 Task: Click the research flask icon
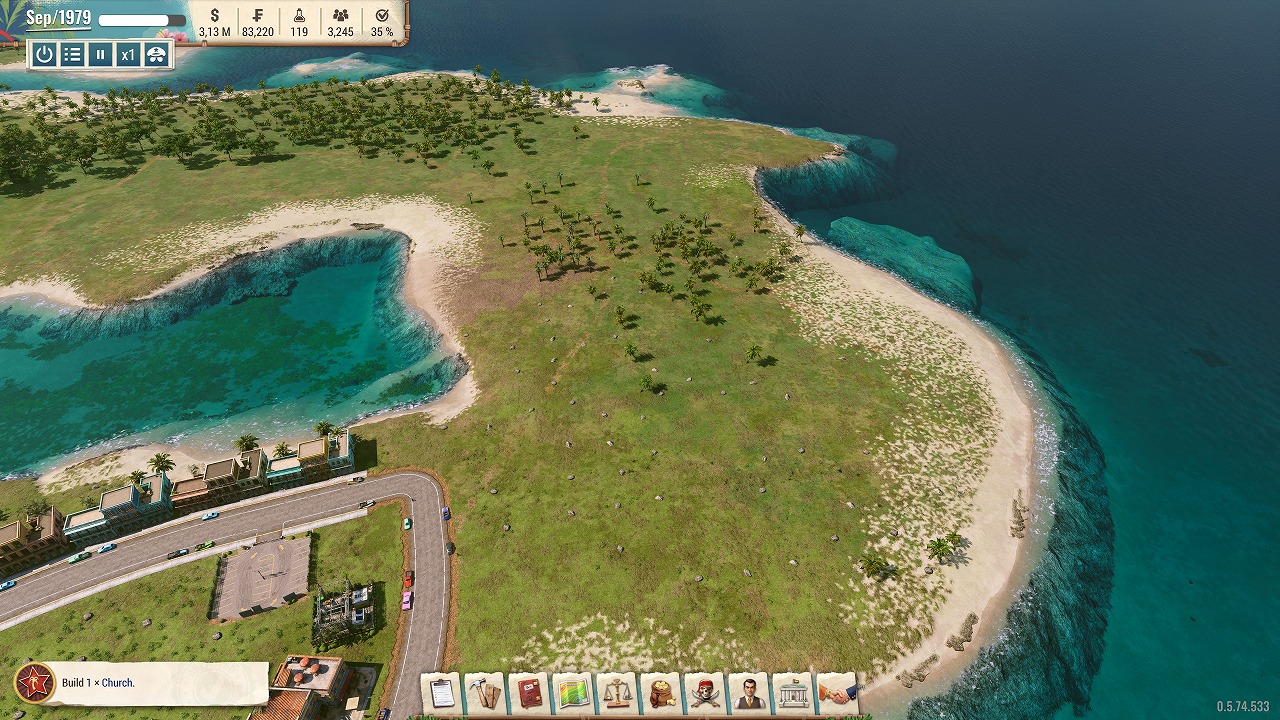coord(299,16)
